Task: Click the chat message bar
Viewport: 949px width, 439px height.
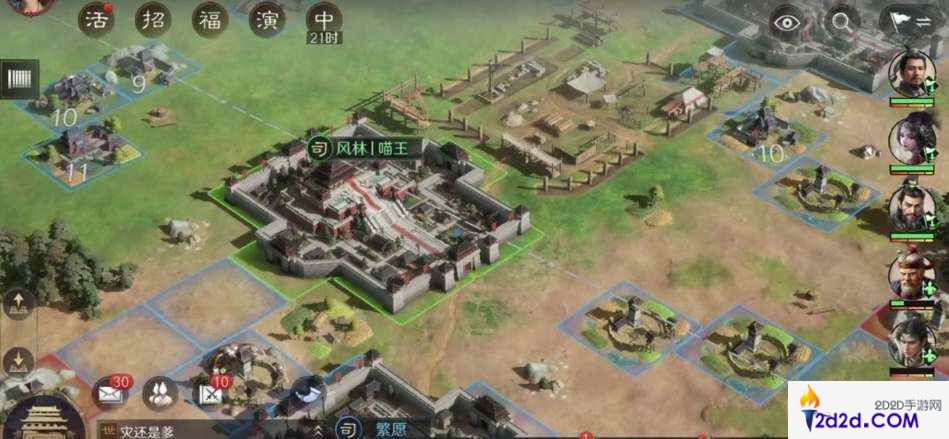Action: click(x=200, y=431)
